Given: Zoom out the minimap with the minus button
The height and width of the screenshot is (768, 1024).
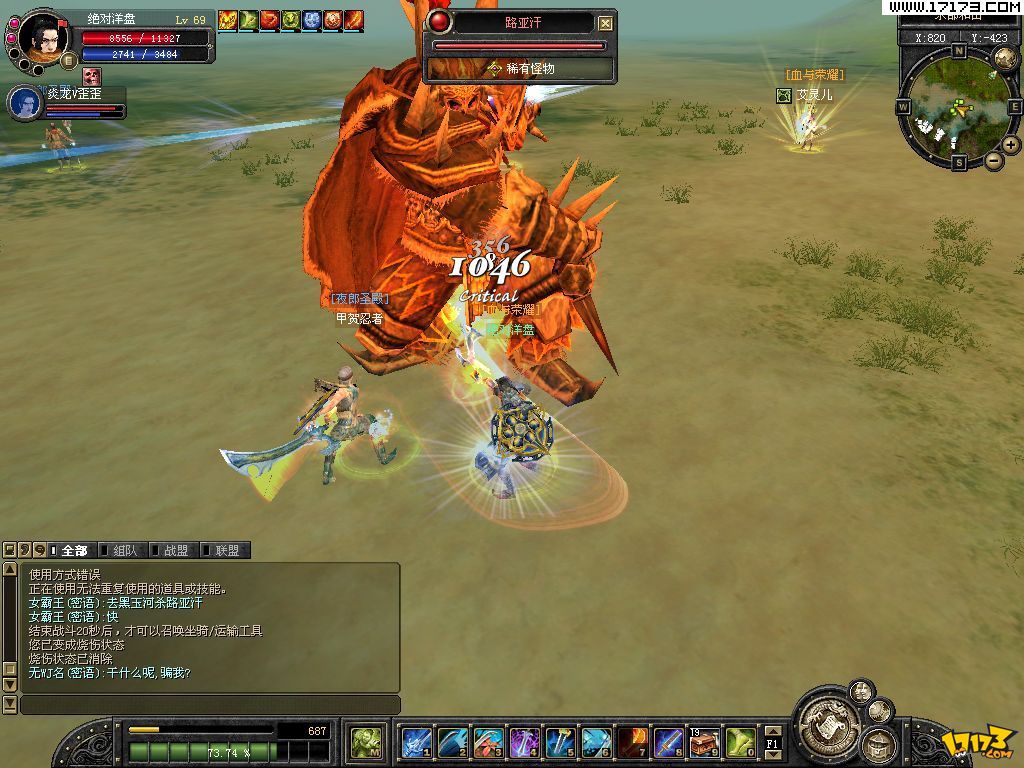Looking at the screenshot, I should click(994, 160).
